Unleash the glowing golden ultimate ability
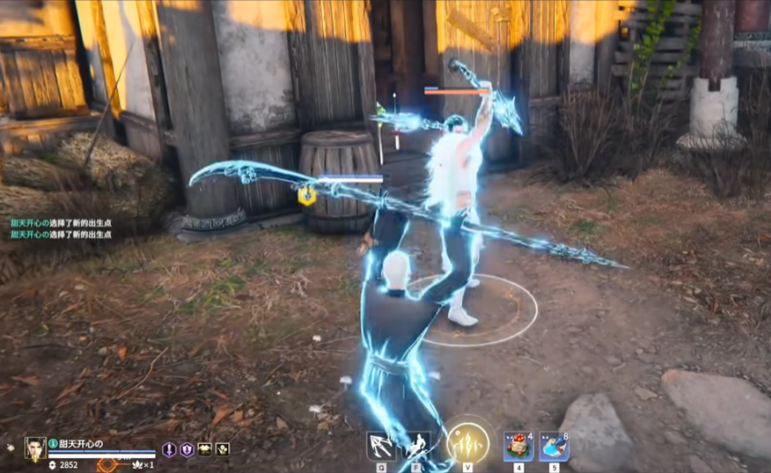The image size is (771, 473). click(x=468, y=441)
